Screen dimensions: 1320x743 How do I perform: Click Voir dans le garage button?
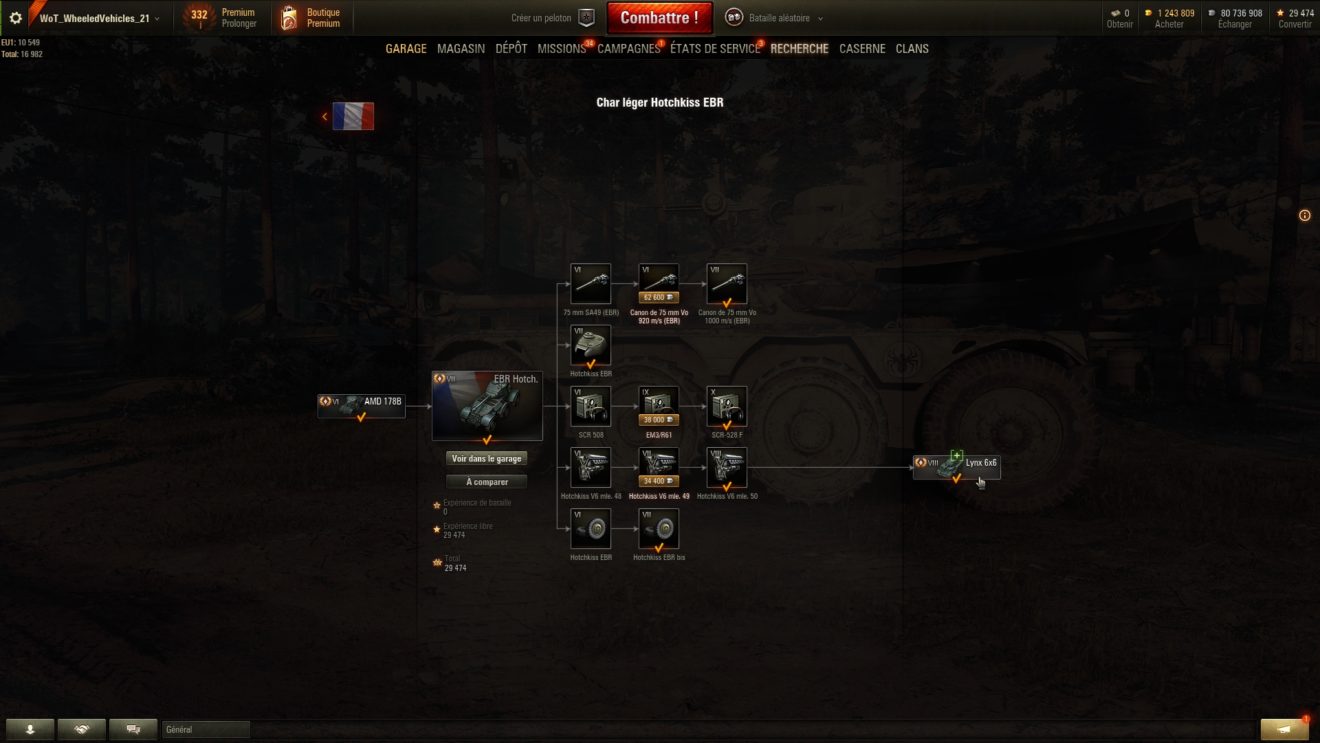(x=487, y=458)
